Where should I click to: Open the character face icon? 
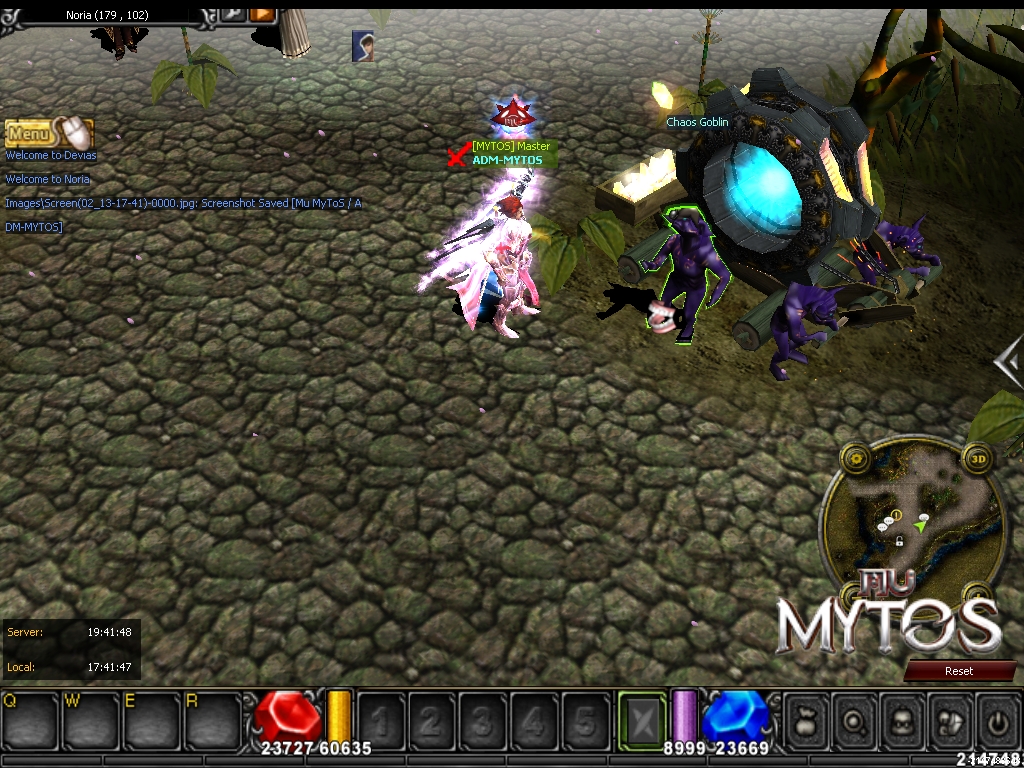point(903,720)
